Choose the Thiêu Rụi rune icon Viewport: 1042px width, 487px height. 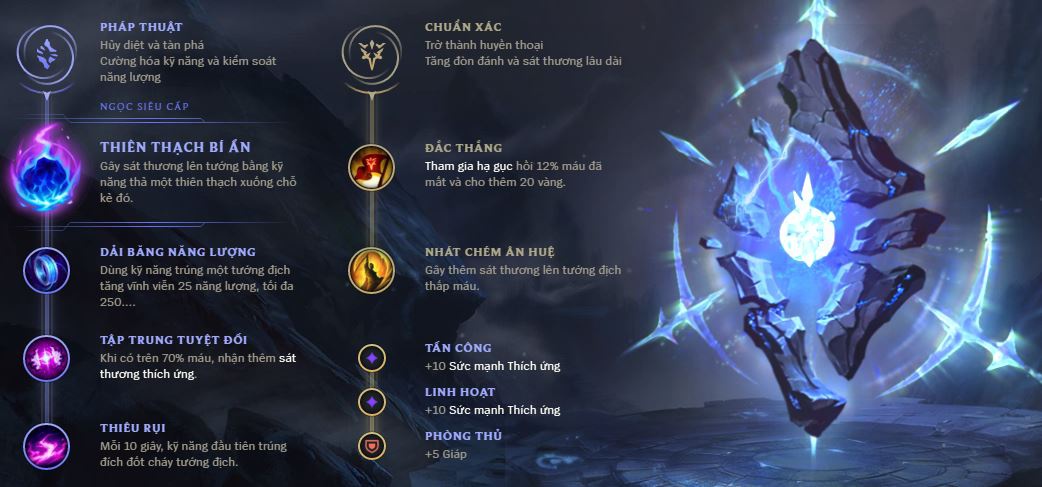tap(46, 445)
